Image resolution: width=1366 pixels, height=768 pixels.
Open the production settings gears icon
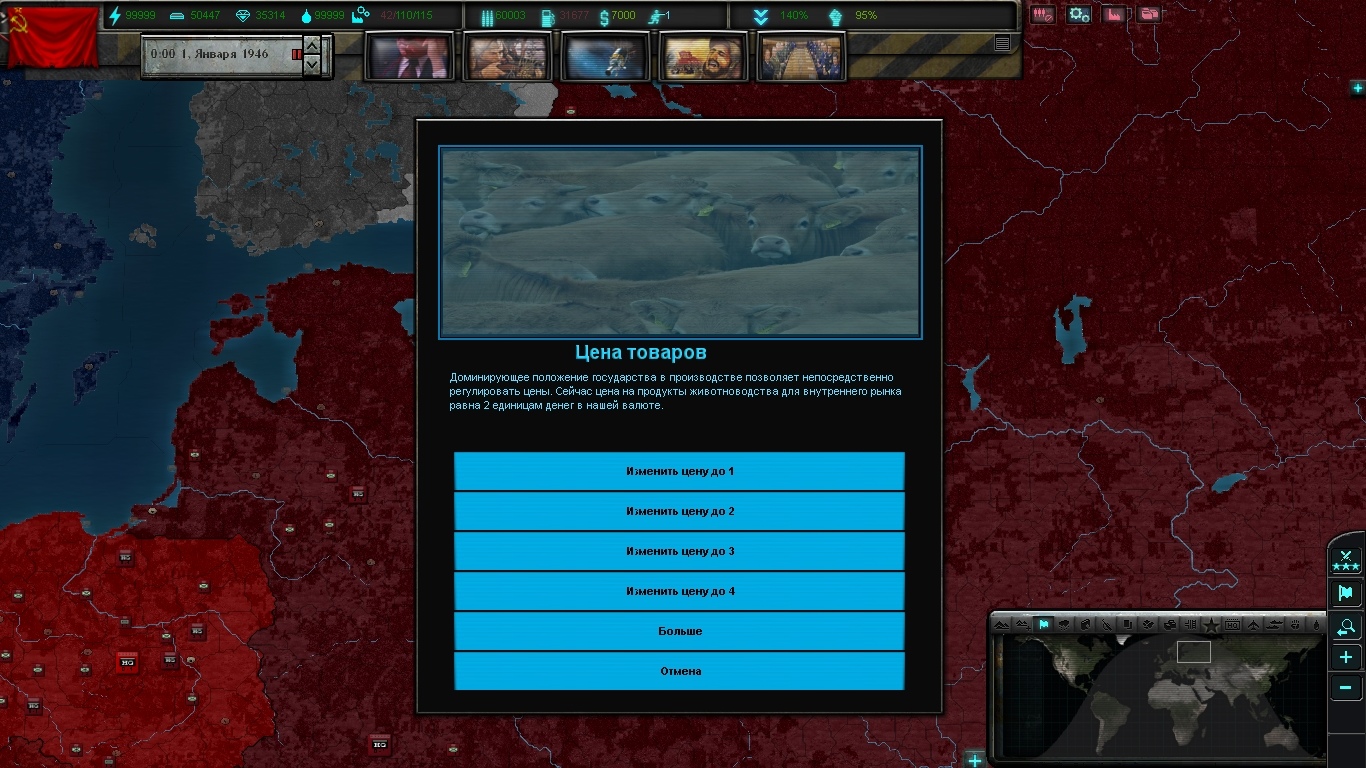click(x=1078, y=15)
